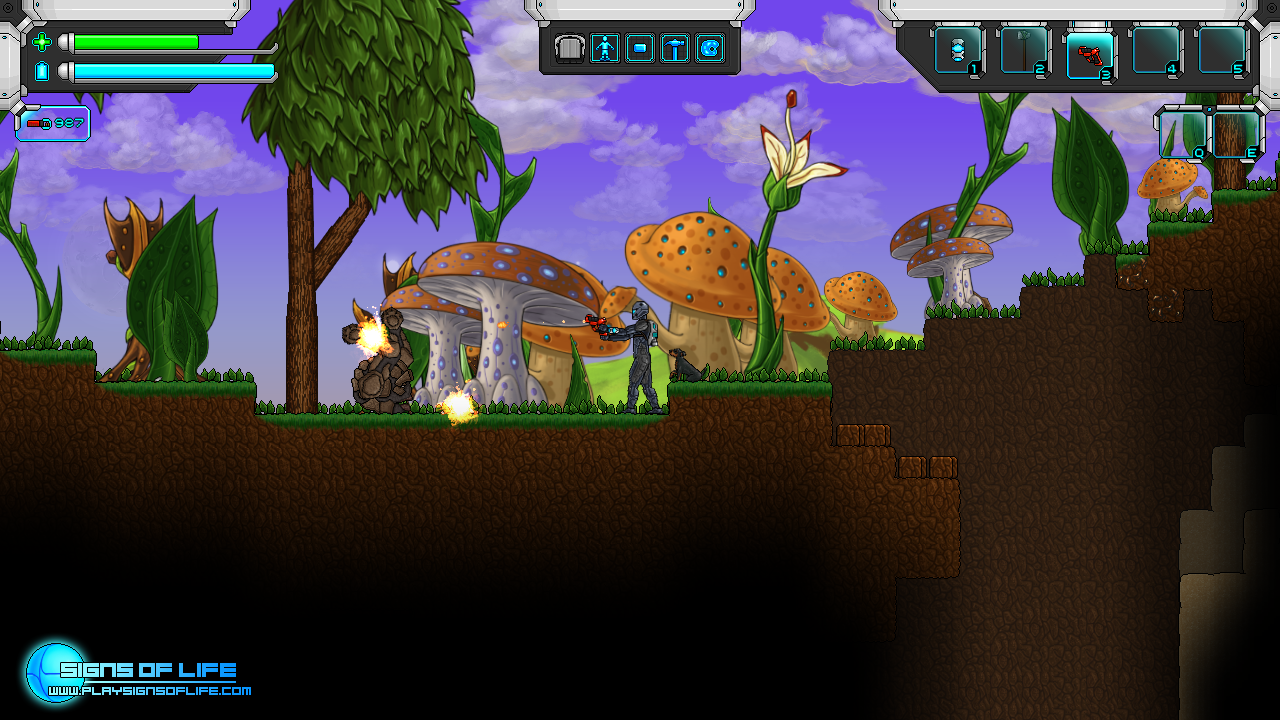This screenshot has height=720, width=1280.
Task: Select the blue blob icon
Action: pyautogui.click(x=710, y=48)
